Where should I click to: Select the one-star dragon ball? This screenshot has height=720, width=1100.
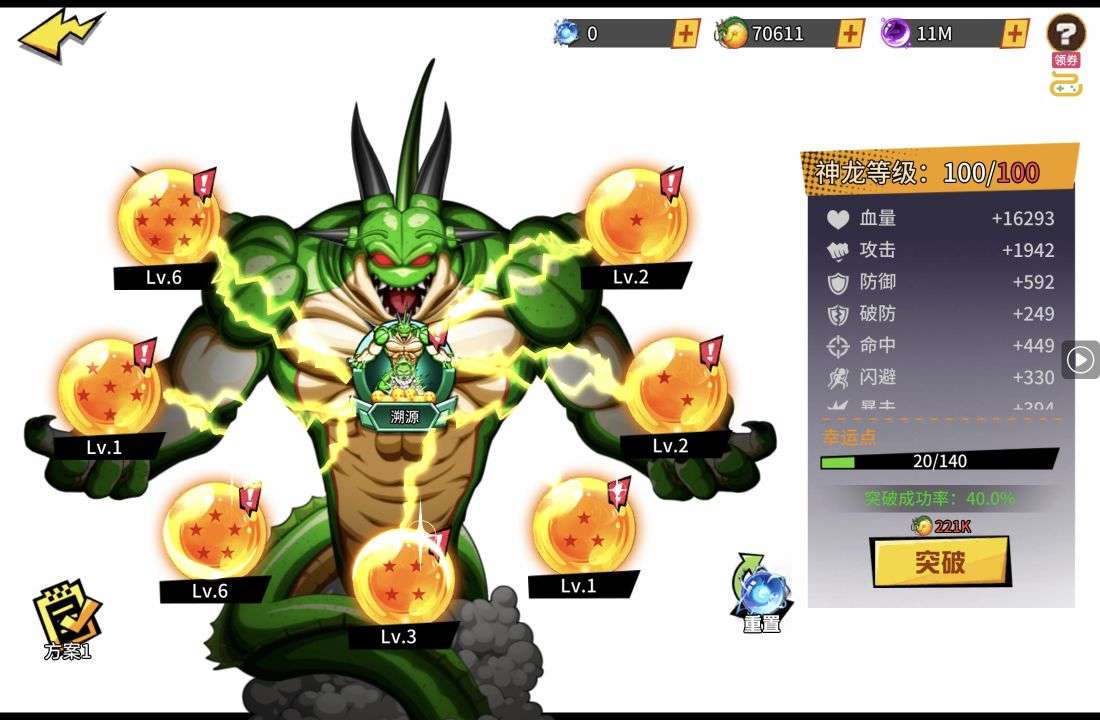[x=635, y=217]
